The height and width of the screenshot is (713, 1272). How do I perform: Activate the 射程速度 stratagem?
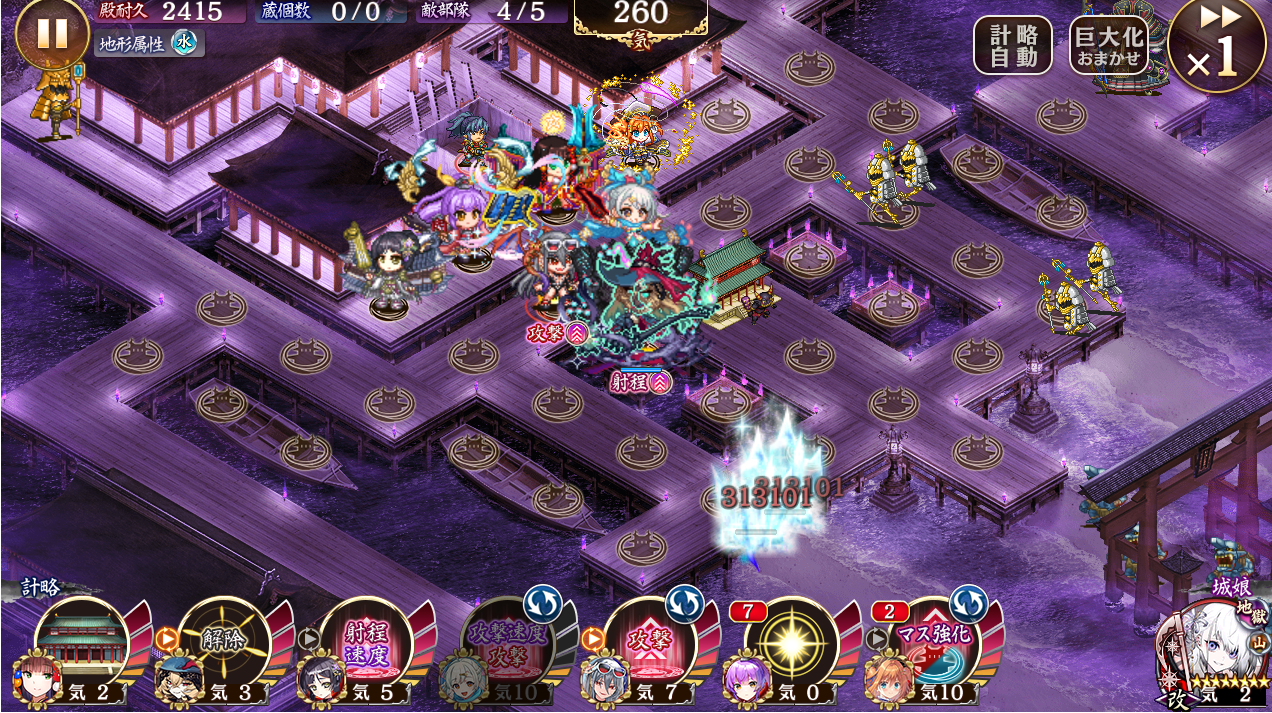click(x=365, y=640)
